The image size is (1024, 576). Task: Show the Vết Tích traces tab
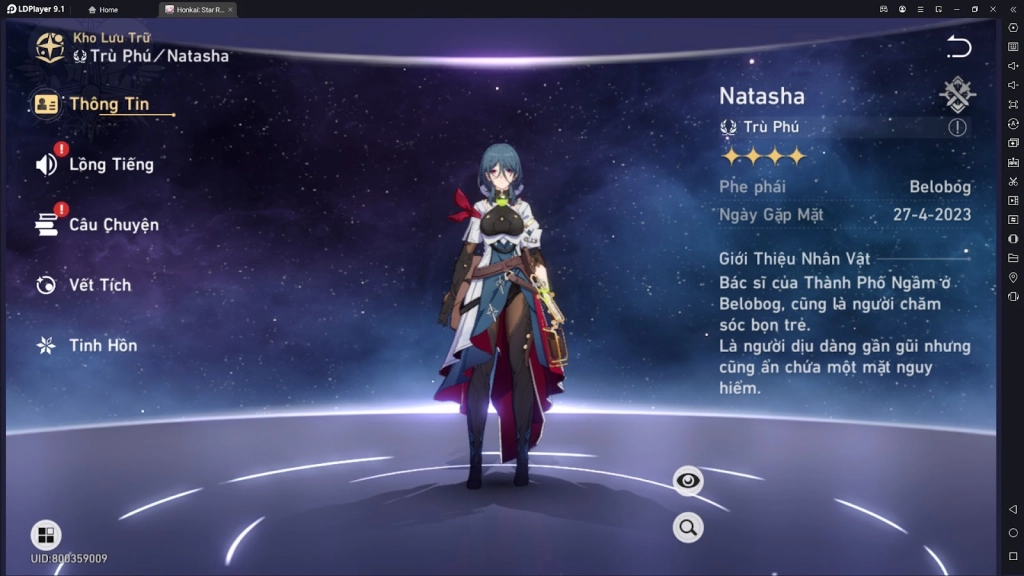point(99,285)
